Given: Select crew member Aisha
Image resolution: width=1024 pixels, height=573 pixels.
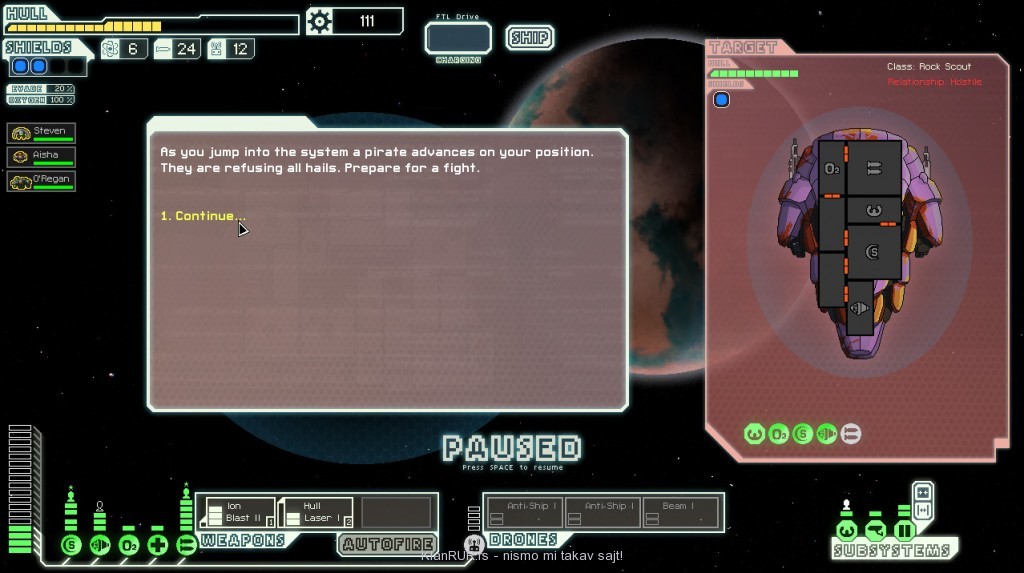Looking at the screenshot, I should click(x=41, y=156).
